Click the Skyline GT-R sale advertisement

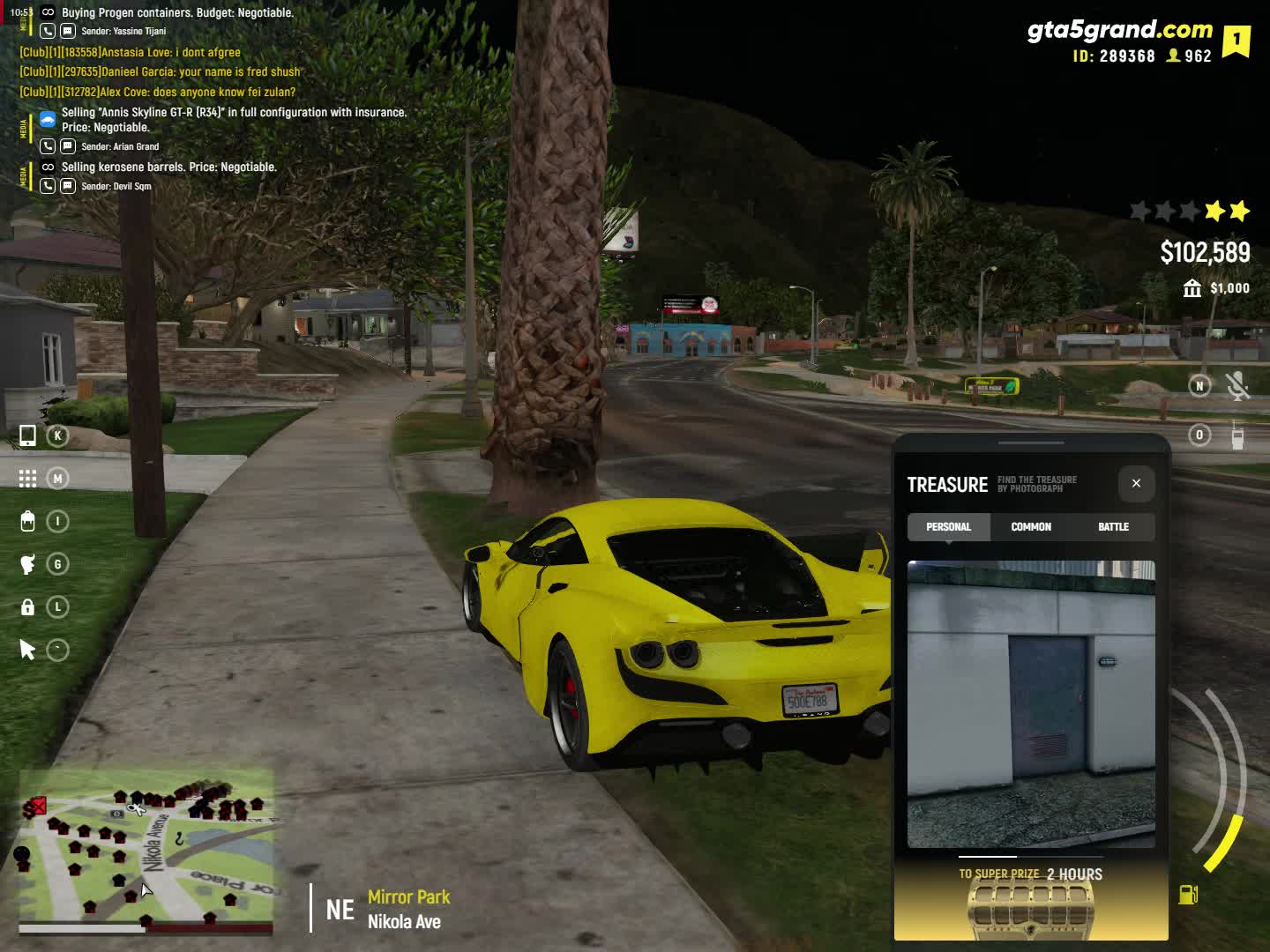tap(234, 119)
